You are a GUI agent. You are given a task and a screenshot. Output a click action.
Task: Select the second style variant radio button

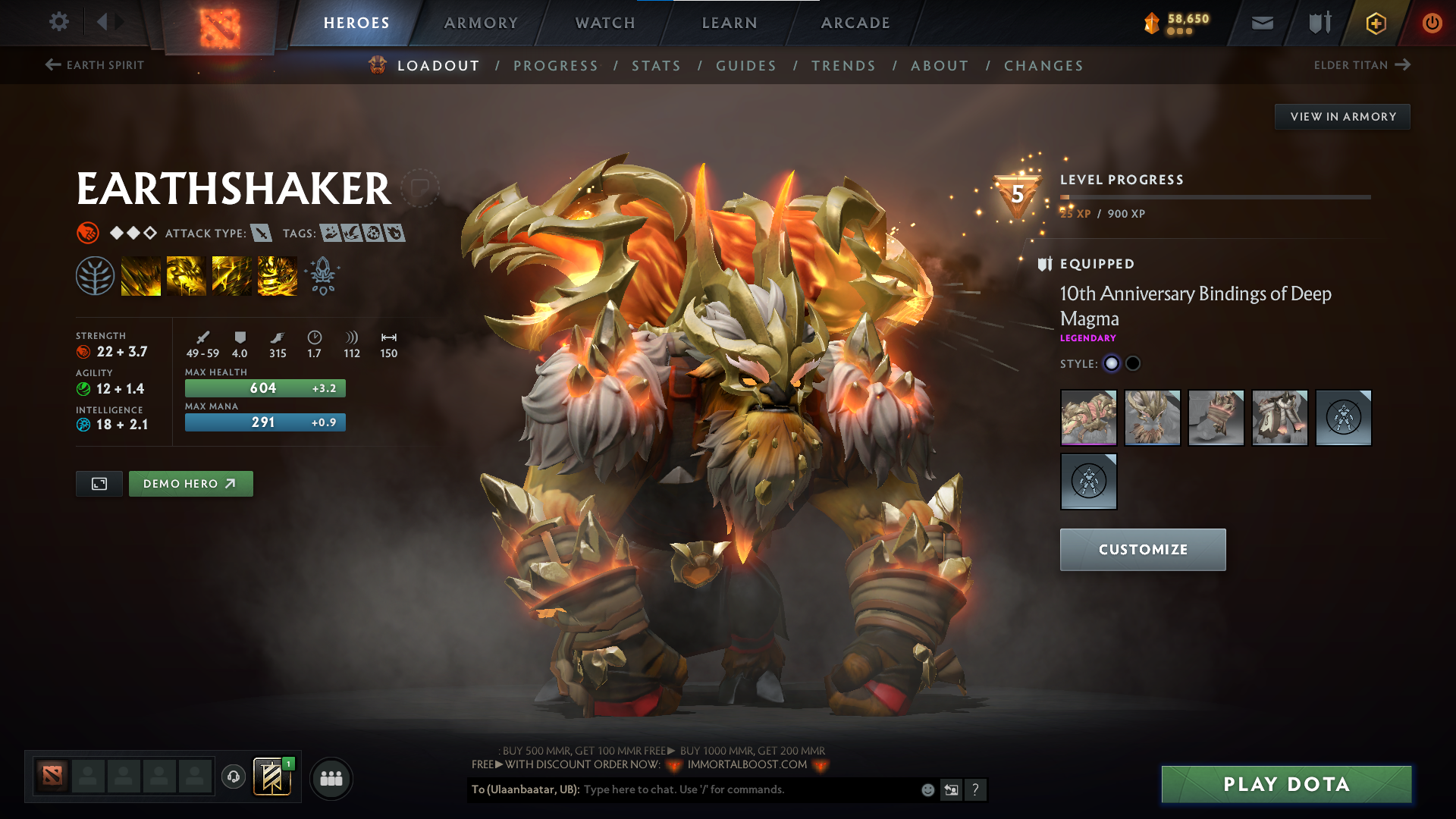coord(1133,363)
